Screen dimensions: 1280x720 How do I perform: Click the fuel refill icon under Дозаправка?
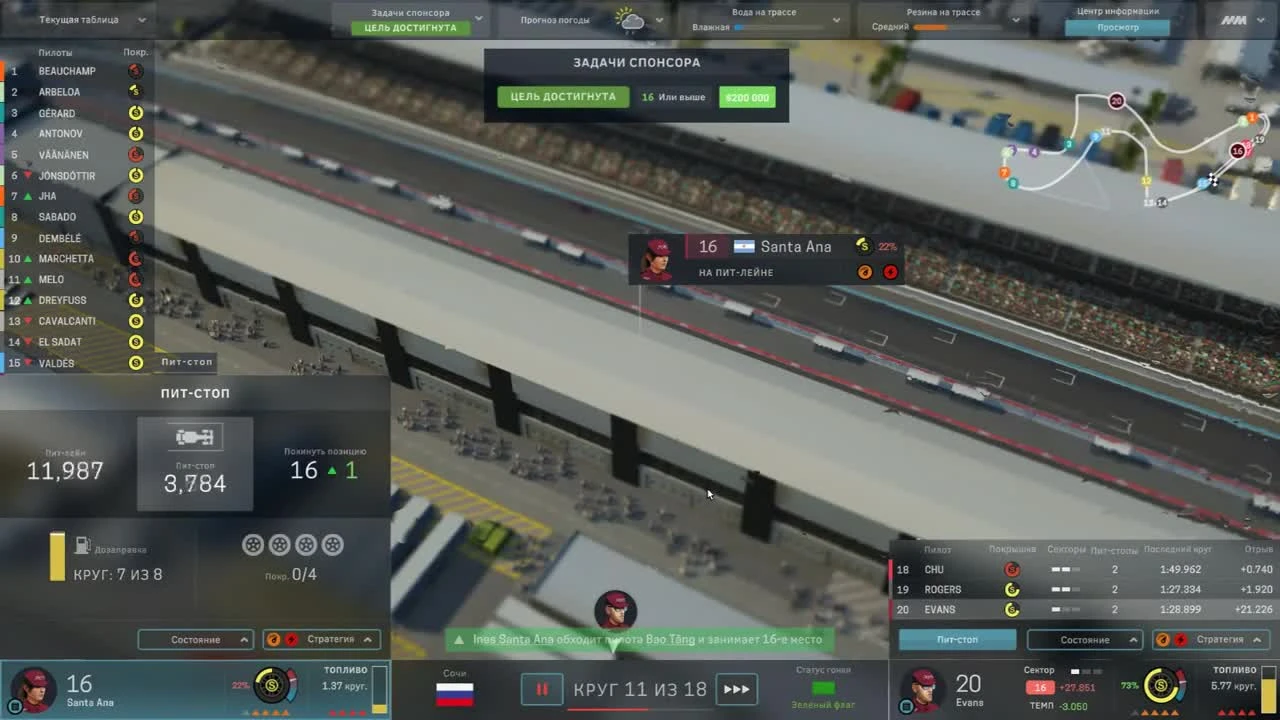click(x=84, y=546)
